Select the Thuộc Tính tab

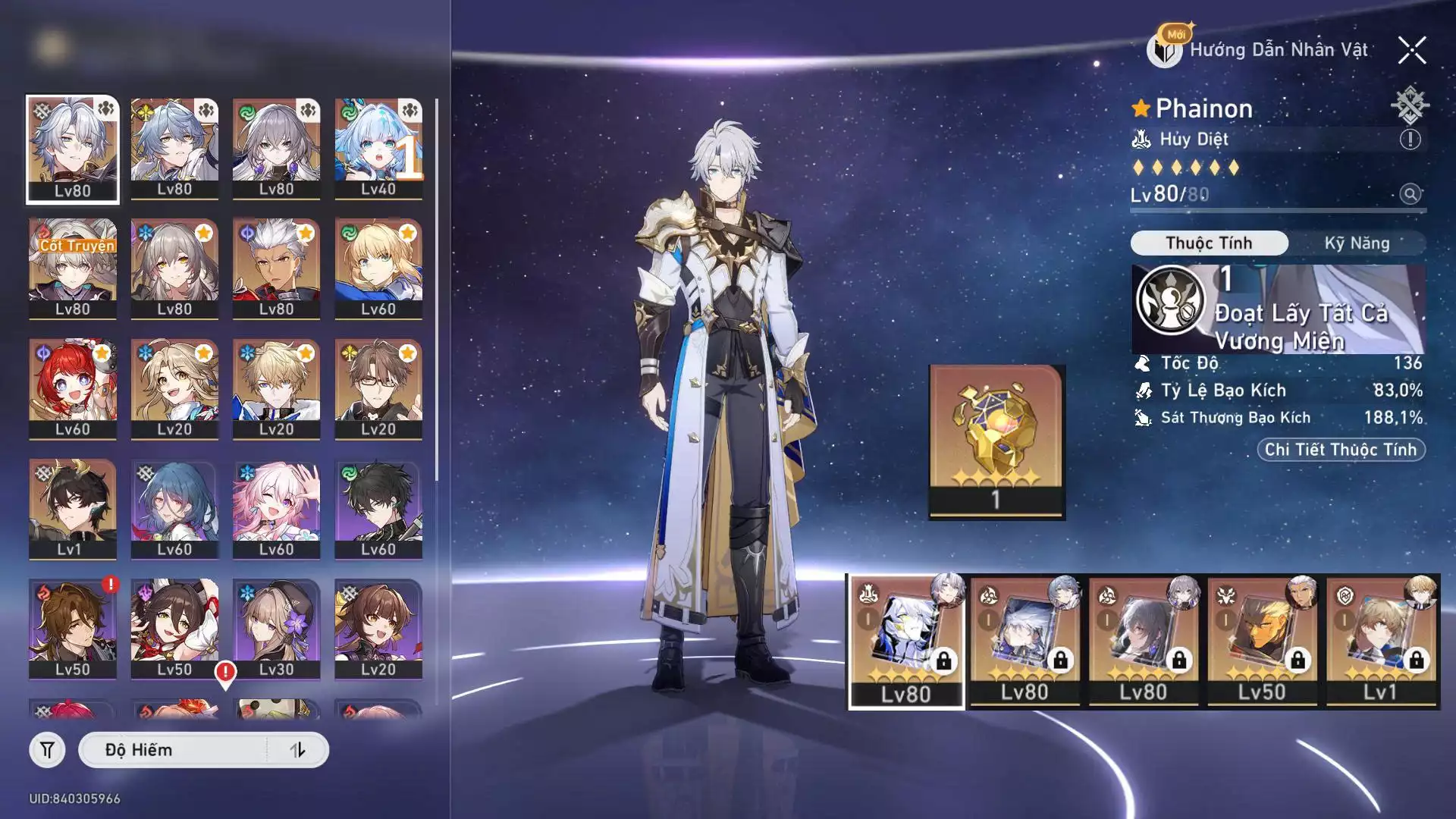pos(1209,243)
